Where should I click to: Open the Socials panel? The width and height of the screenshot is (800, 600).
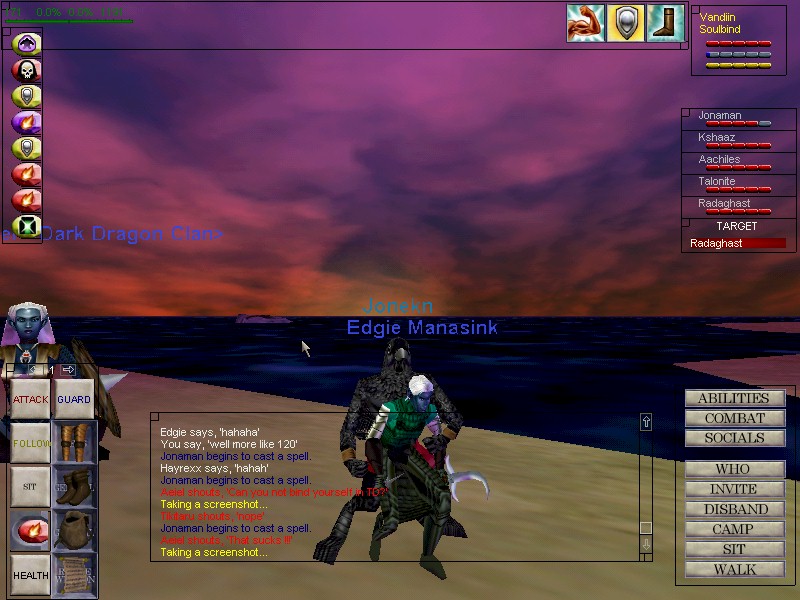point(734,438)
